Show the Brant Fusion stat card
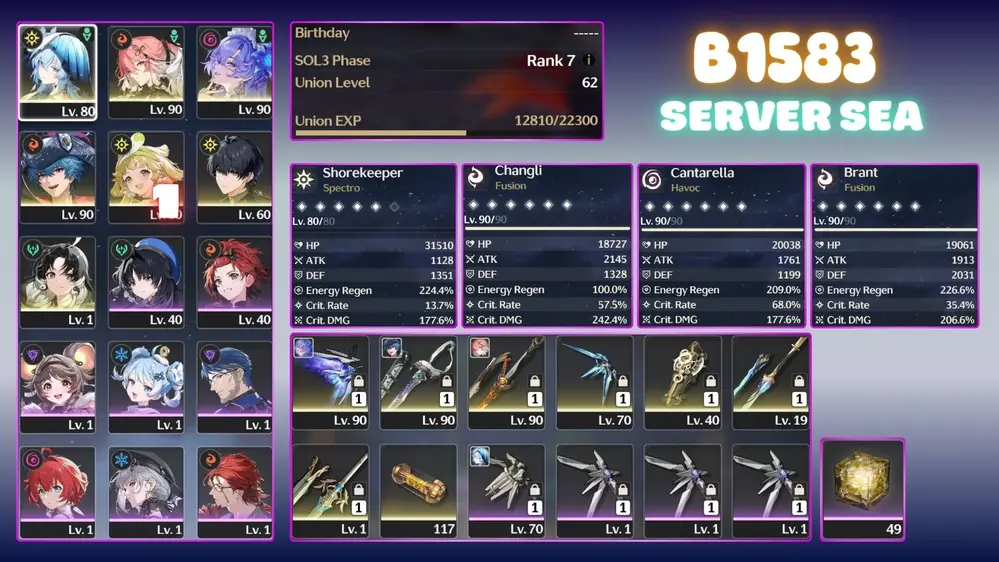The height and width of the screenshot is (562, 999). click(x=893, y=246)
